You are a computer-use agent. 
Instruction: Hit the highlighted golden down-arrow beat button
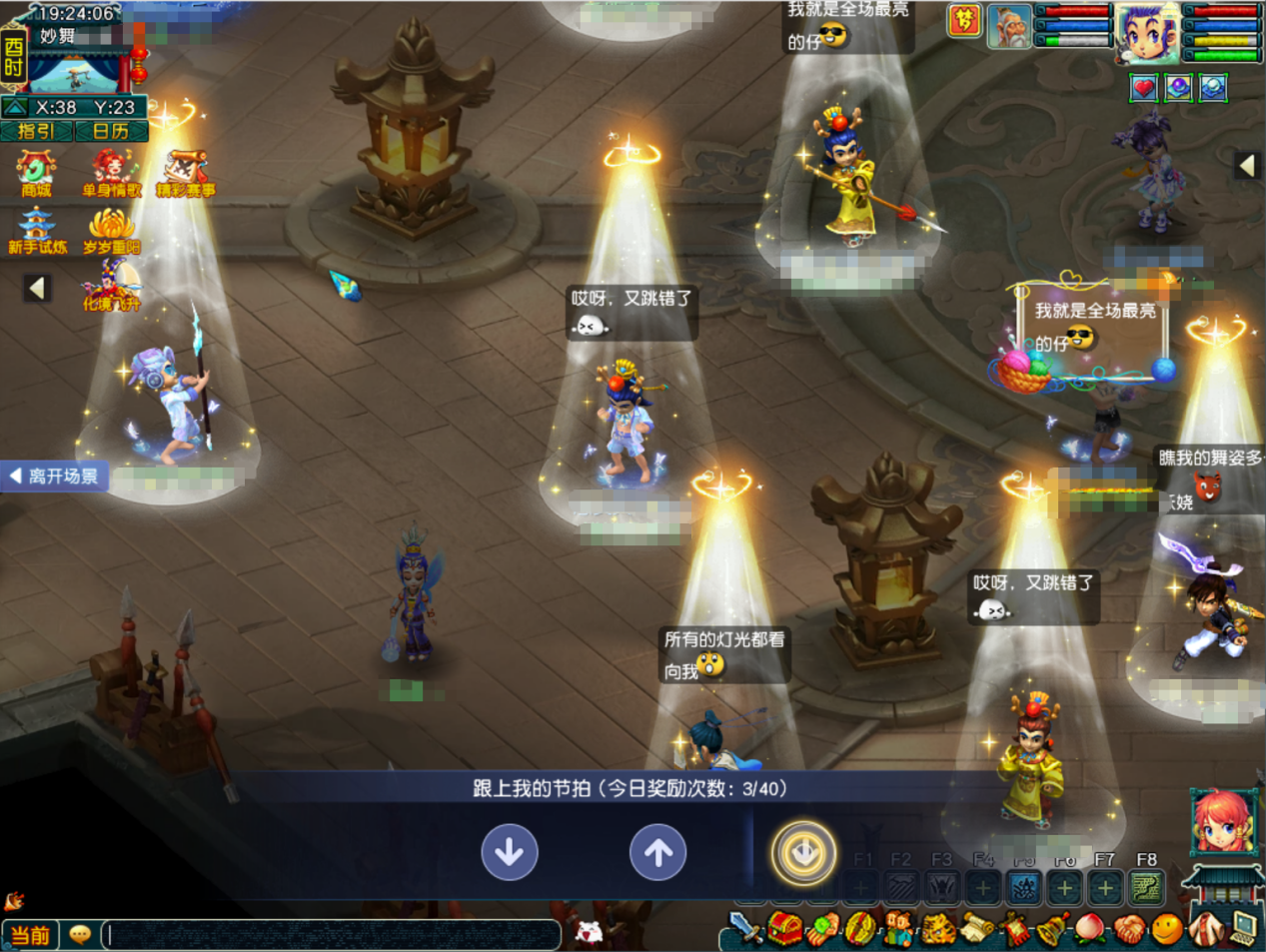804,853
